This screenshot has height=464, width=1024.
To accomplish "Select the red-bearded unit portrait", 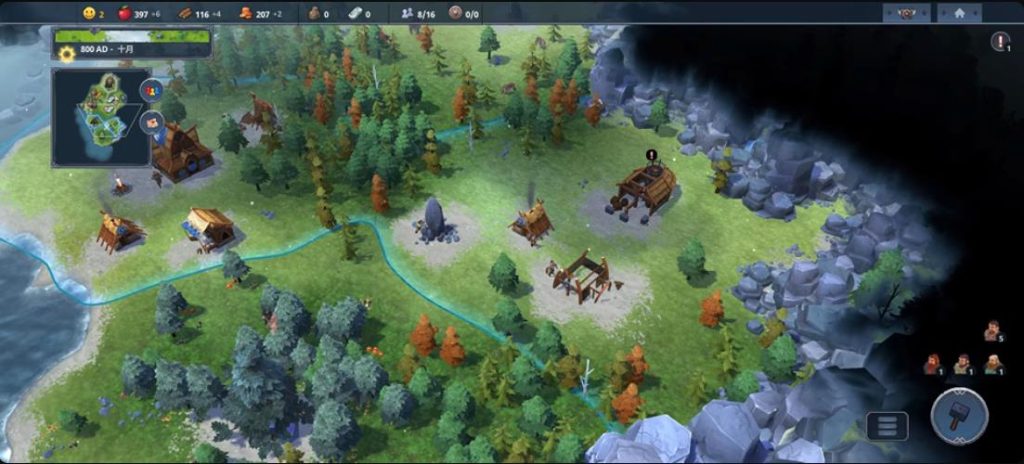I will tap(932, 364).
